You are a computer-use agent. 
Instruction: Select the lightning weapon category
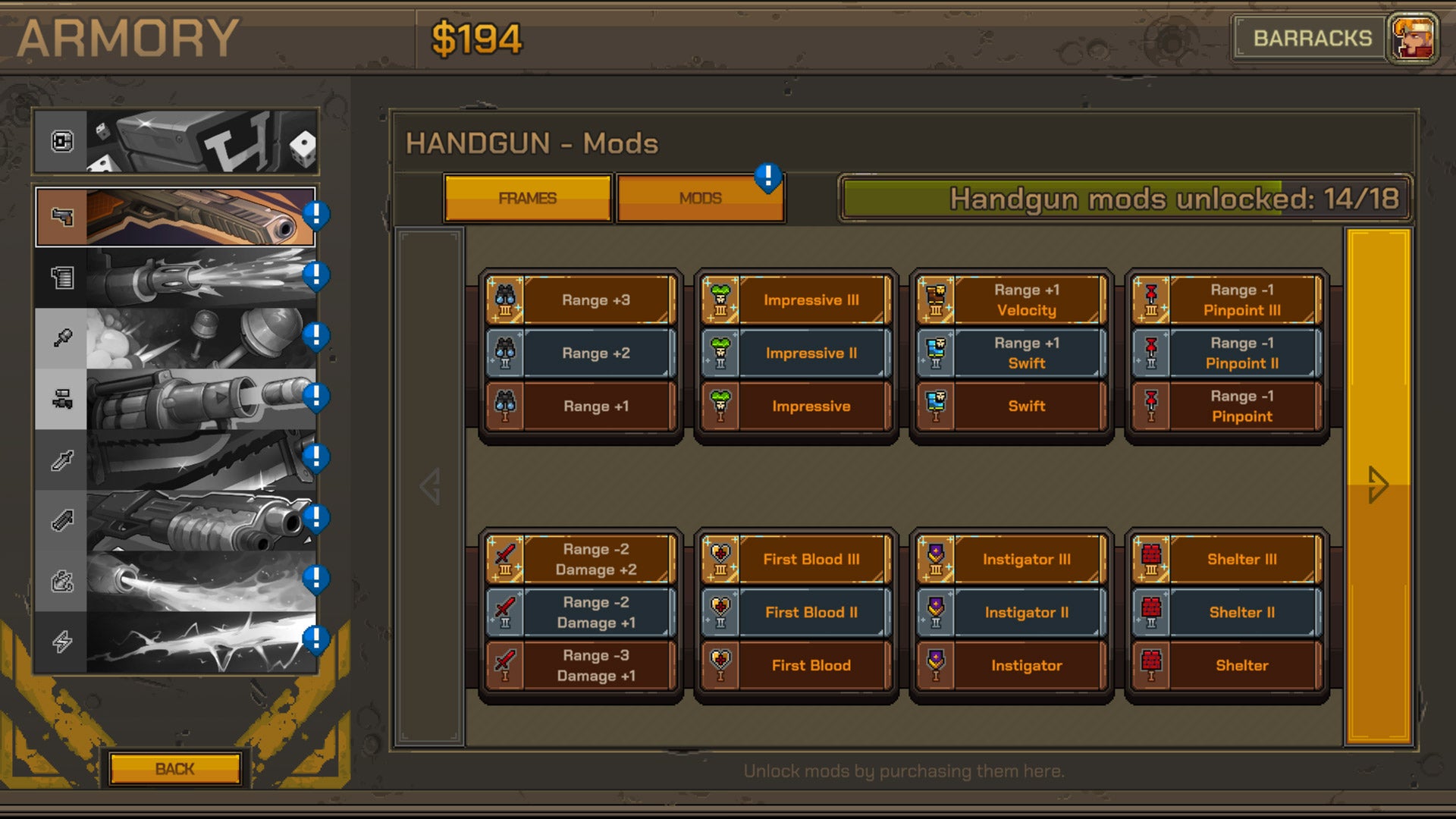pyautogui.click(x=176, y=642)
